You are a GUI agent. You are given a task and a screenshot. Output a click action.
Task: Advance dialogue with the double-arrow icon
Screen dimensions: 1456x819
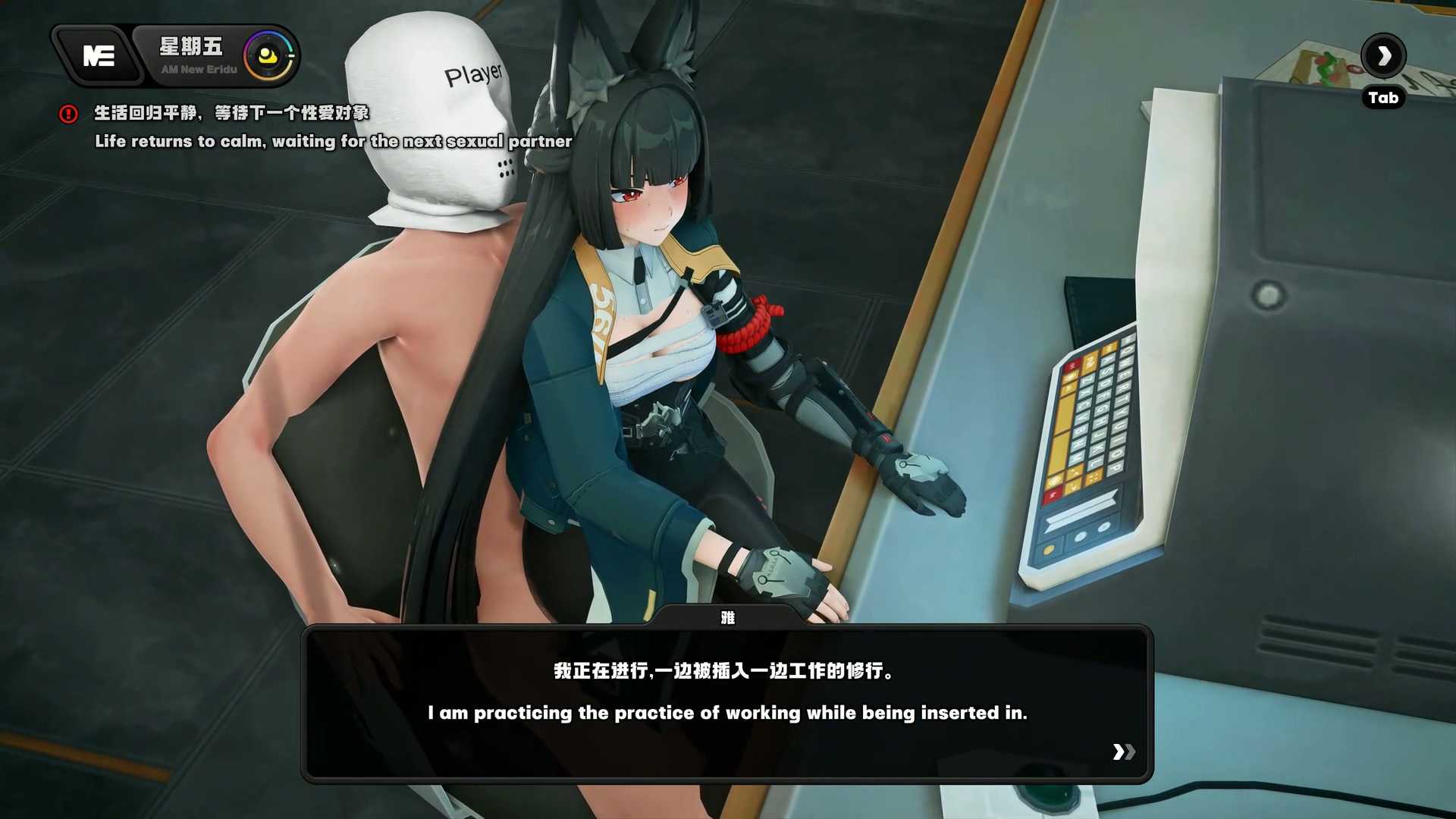click(x=1123, y=752)
